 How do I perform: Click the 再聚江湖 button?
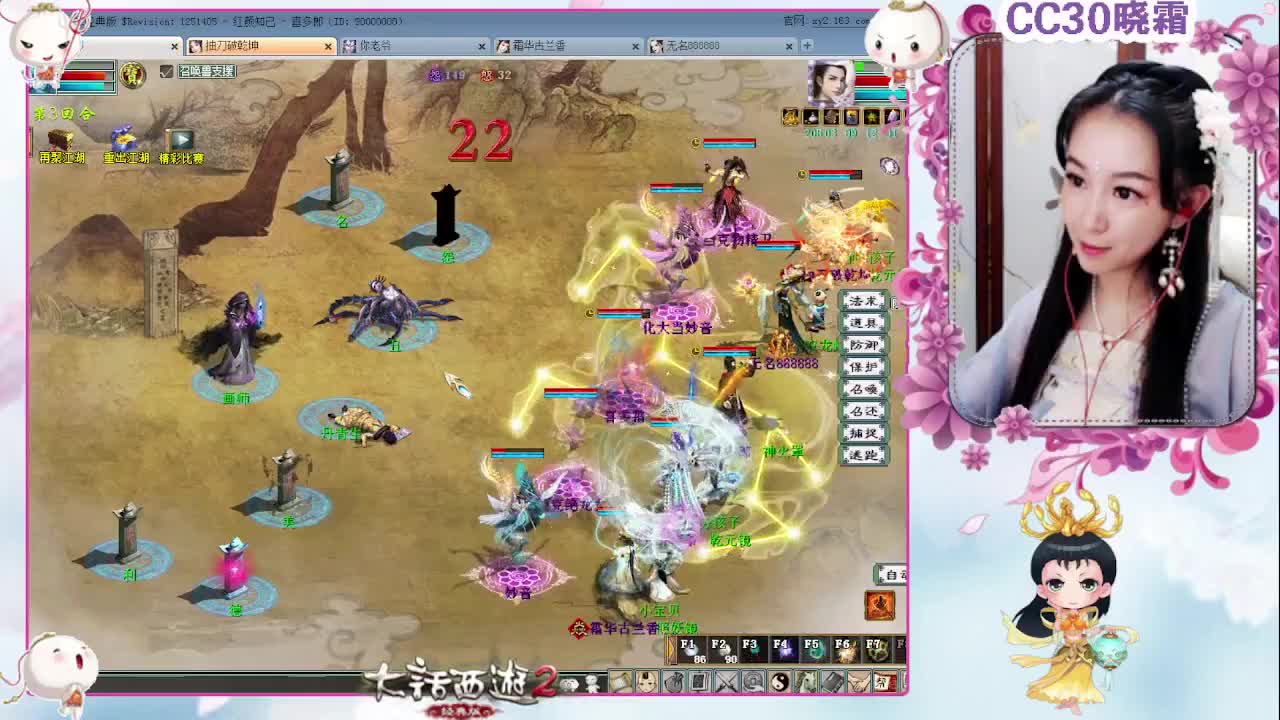click(60, 140)
